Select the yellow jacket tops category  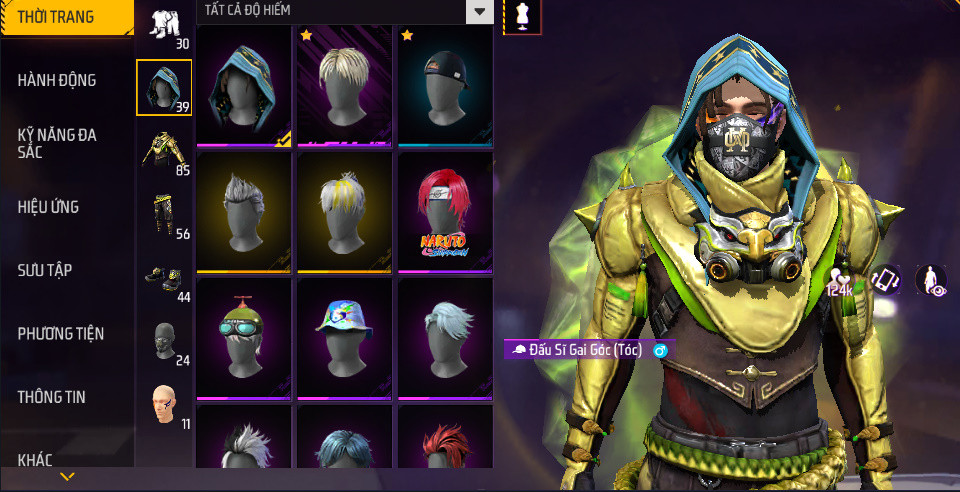(164, 151)
